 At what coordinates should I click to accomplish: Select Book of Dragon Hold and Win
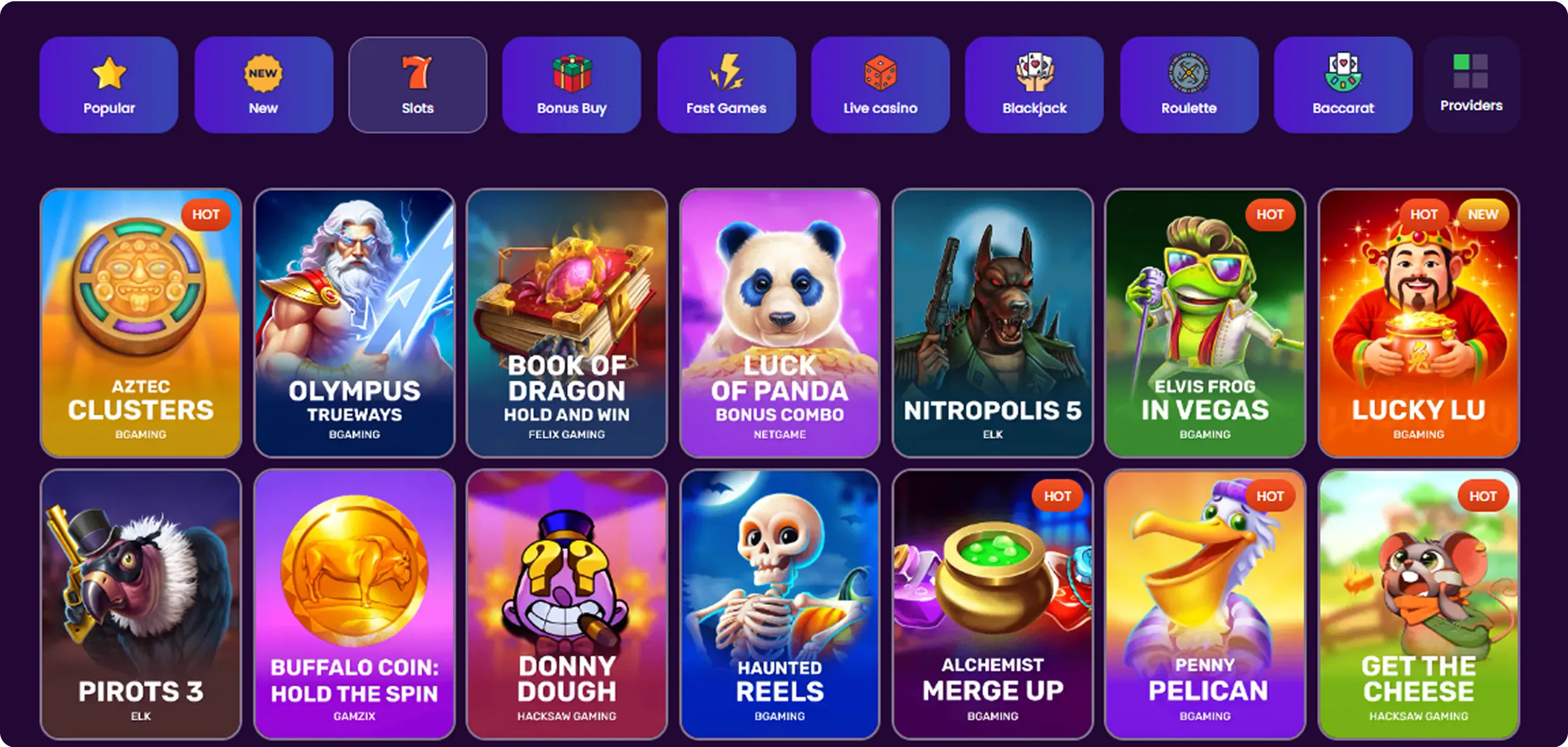(567, 323)
